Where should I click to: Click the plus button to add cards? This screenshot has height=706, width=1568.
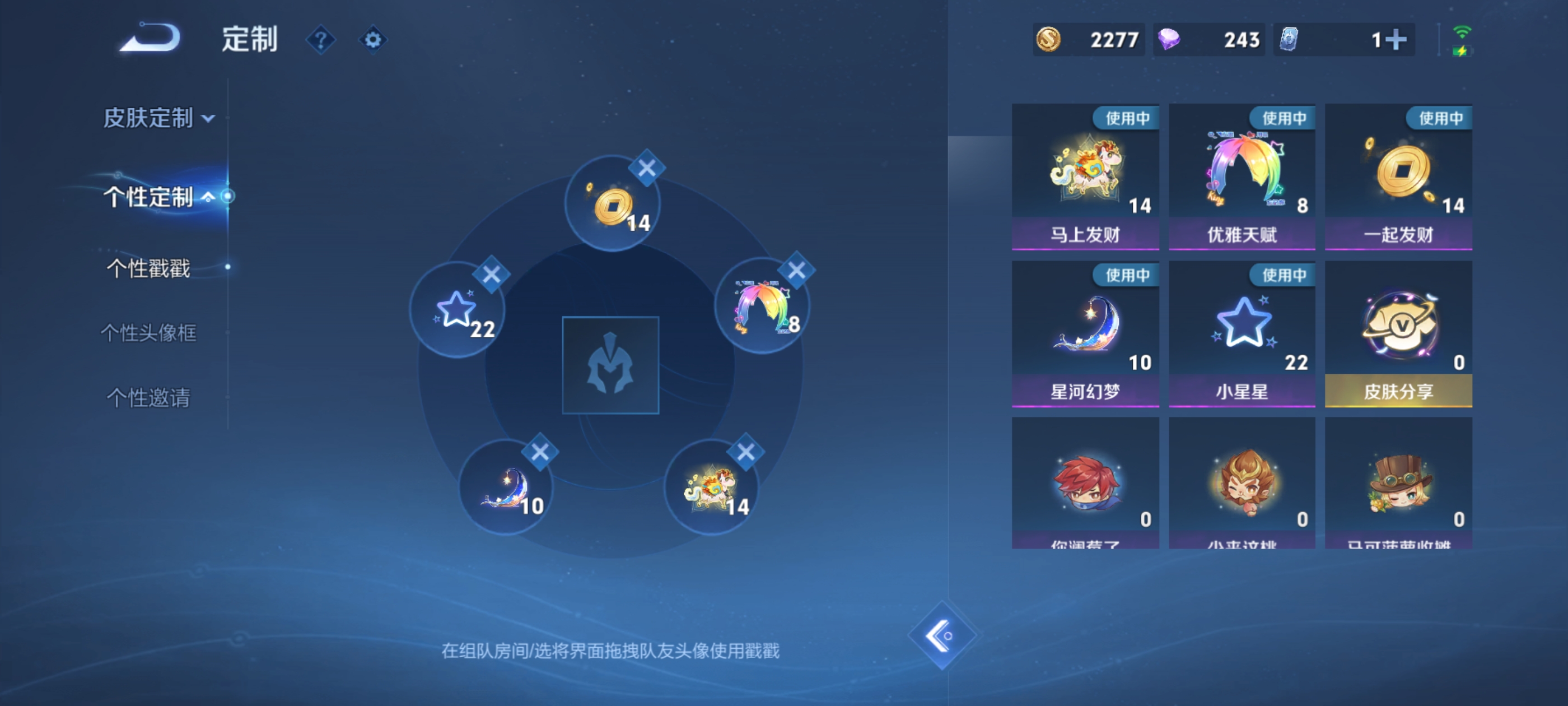[x=1396, y=39]
